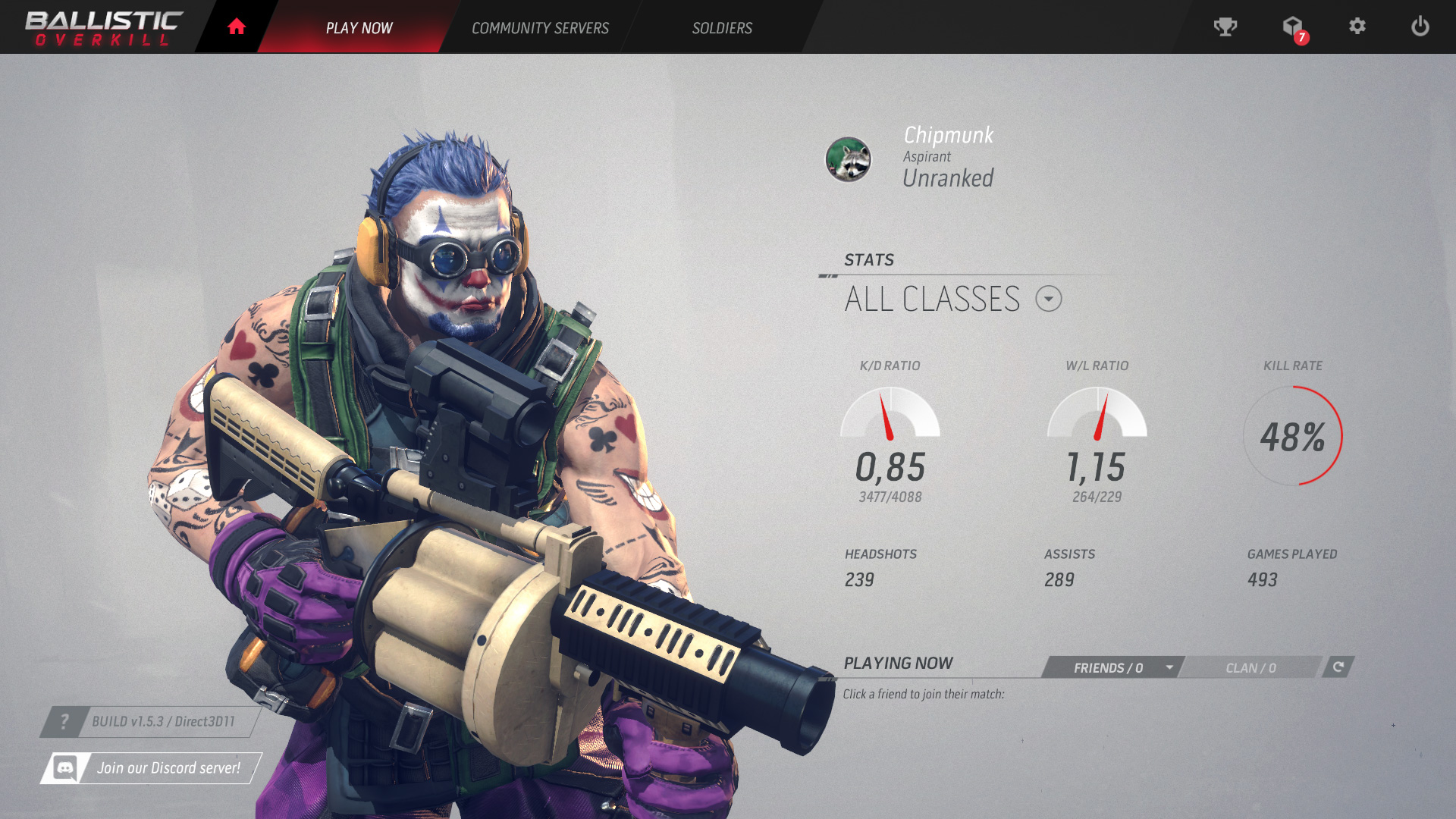Open the question mark help button
The image size is (1456, 819).
[x=64, y=722]
